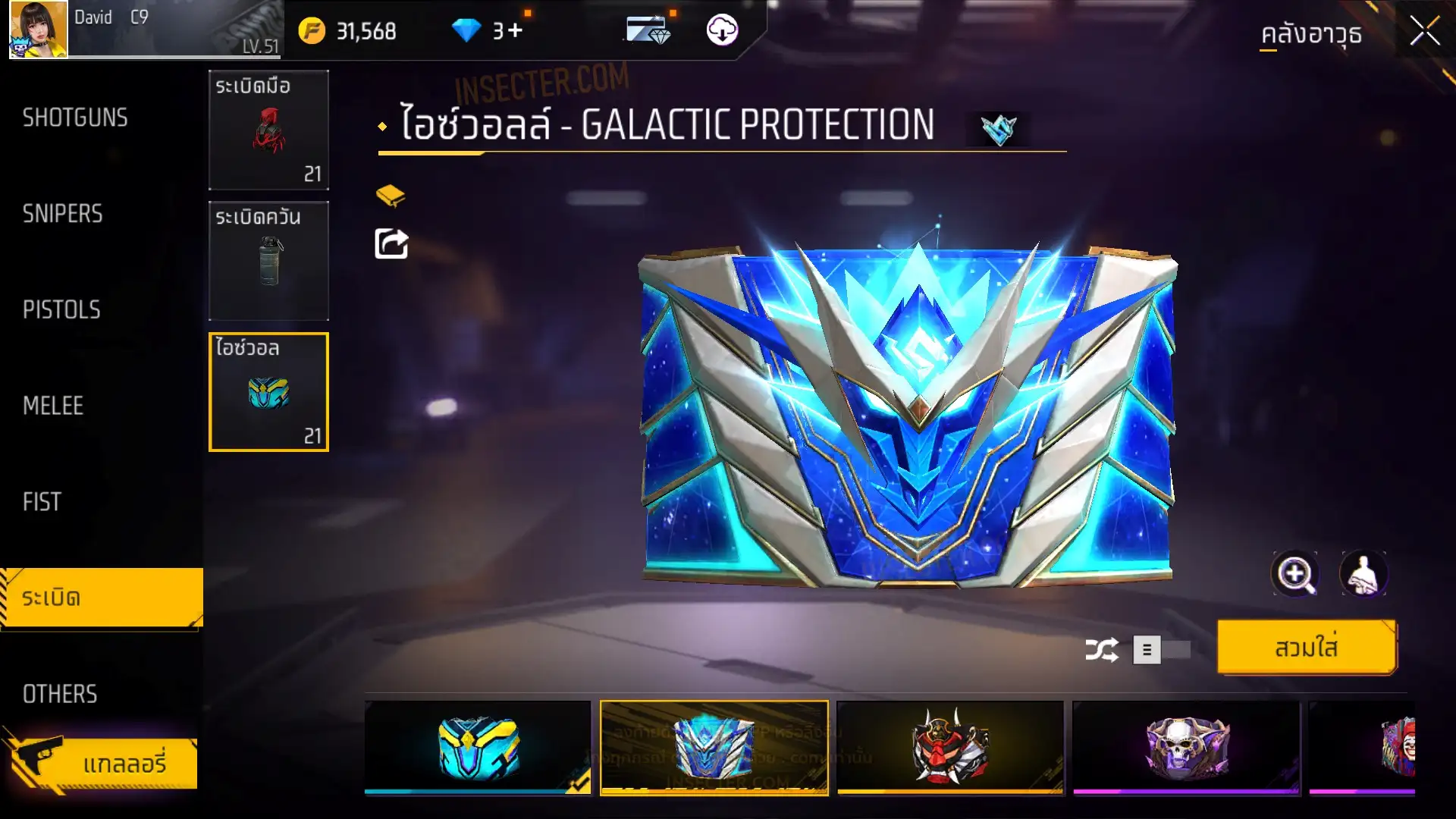The image size is (1456, 819).
Task: Show the MELEE weapons category
Action: point(53,406)
